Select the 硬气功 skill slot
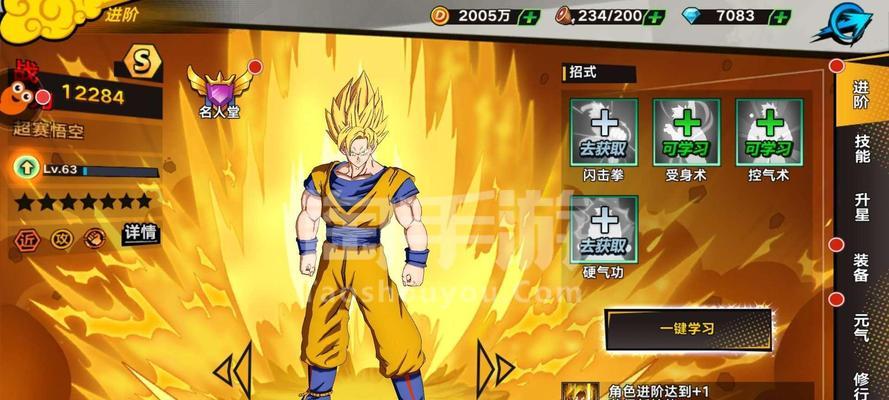This screenshot has width=889, height=400. coord(603,229)
